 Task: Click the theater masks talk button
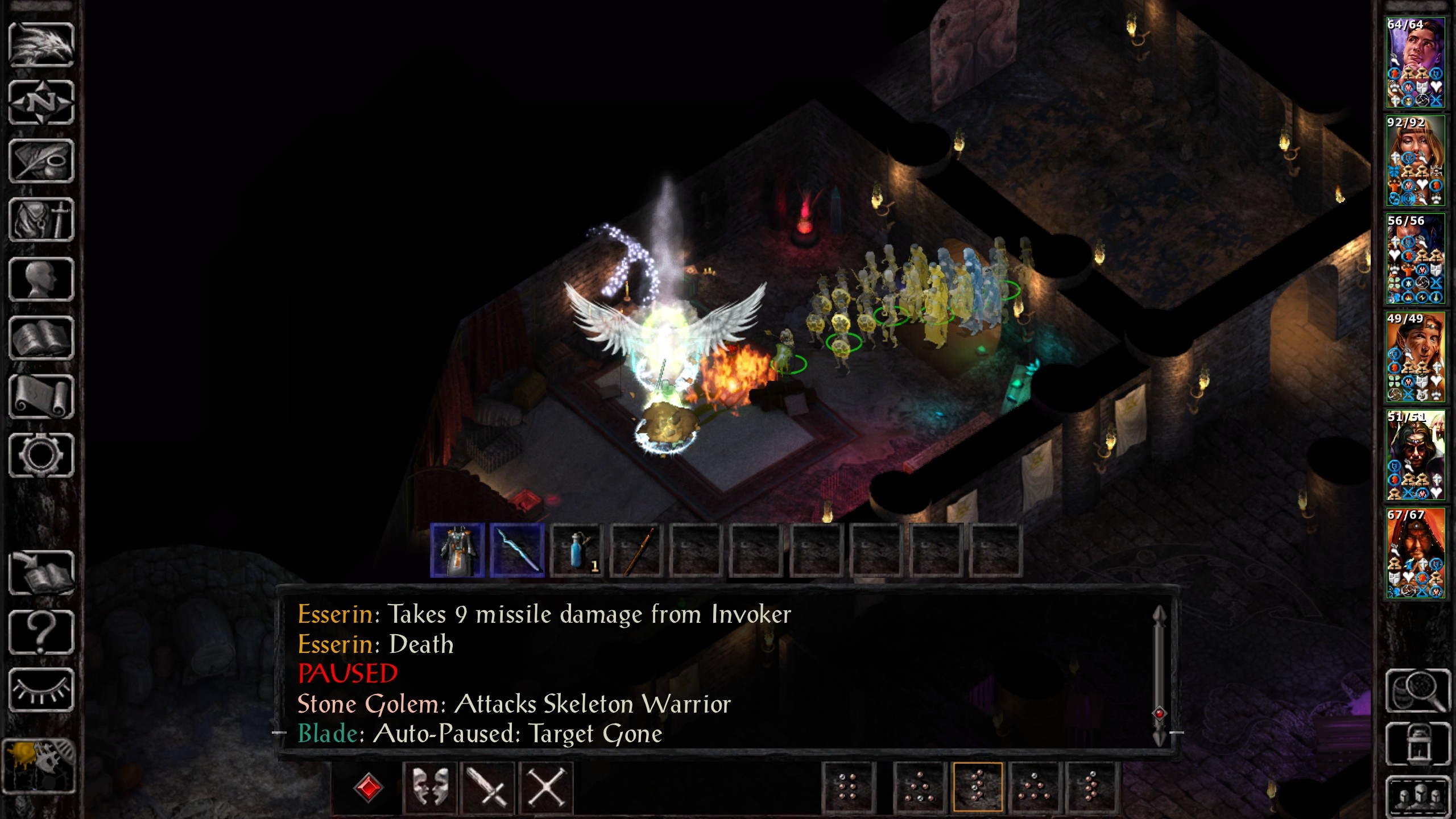pos(430,787)
